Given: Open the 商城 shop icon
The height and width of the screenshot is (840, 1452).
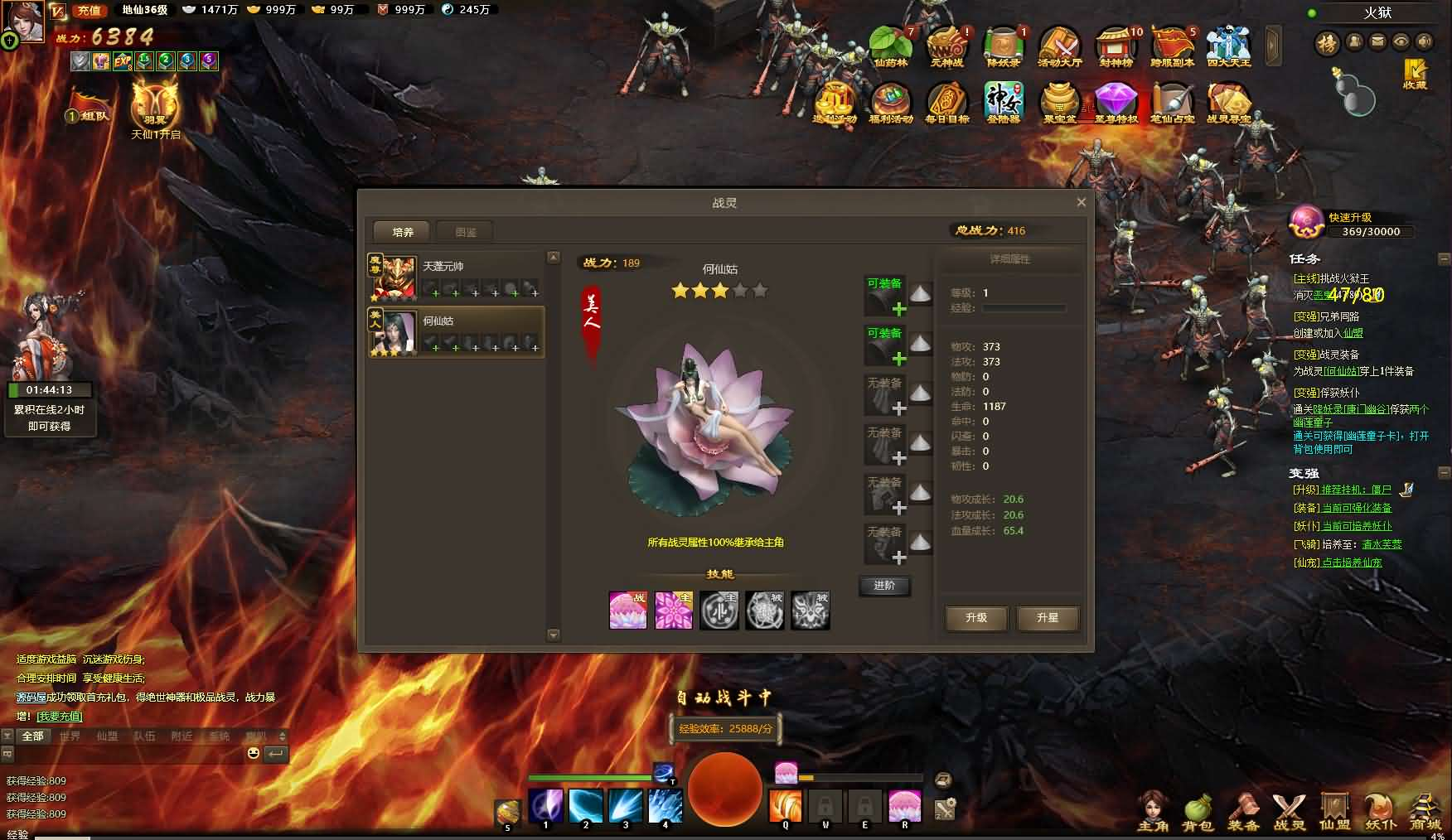Looking at the screenshot, I should tap(1425, 811).
